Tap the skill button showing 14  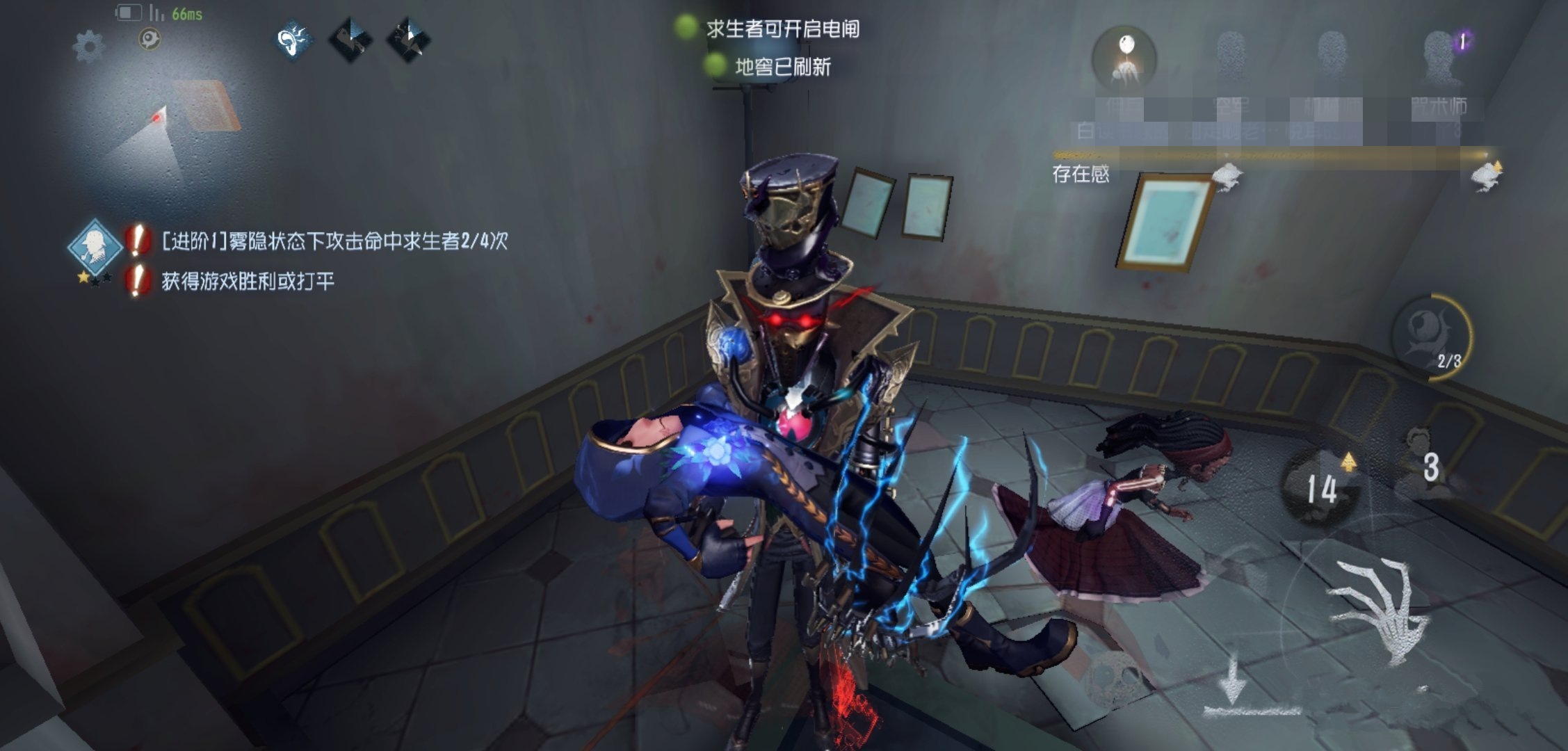[1319, 486]
